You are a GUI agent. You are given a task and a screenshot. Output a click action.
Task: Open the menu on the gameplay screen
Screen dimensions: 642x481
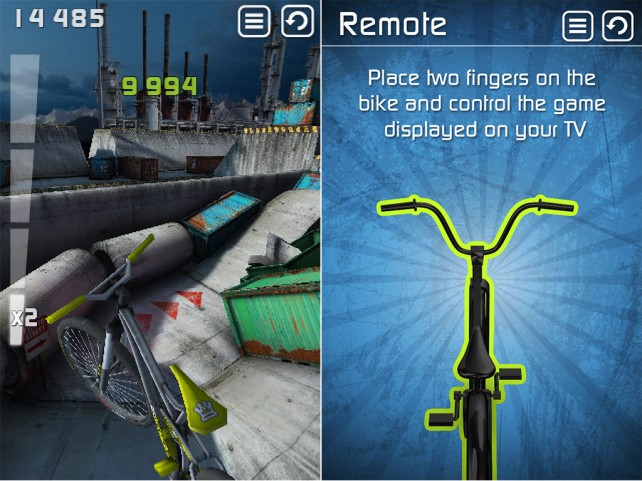(255, 21)
